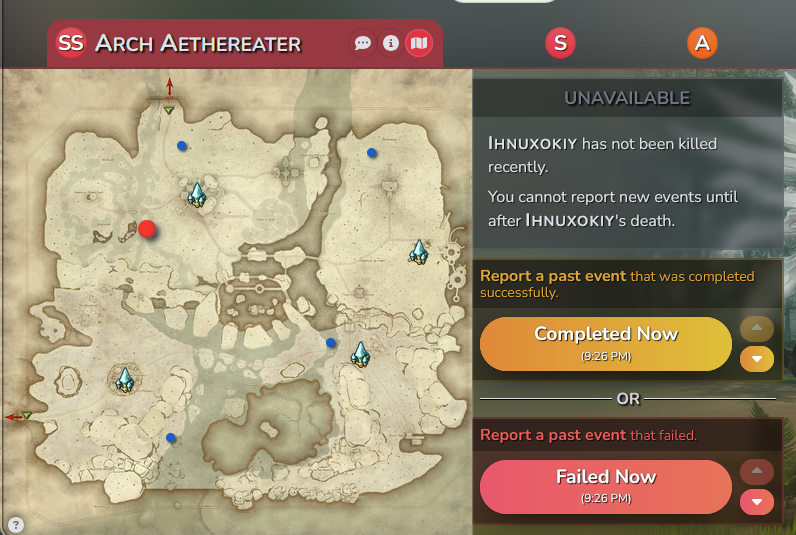Show the info icon for Arch Aethereater
Screen dimensions: 796x535
click(x=391, y=44)
